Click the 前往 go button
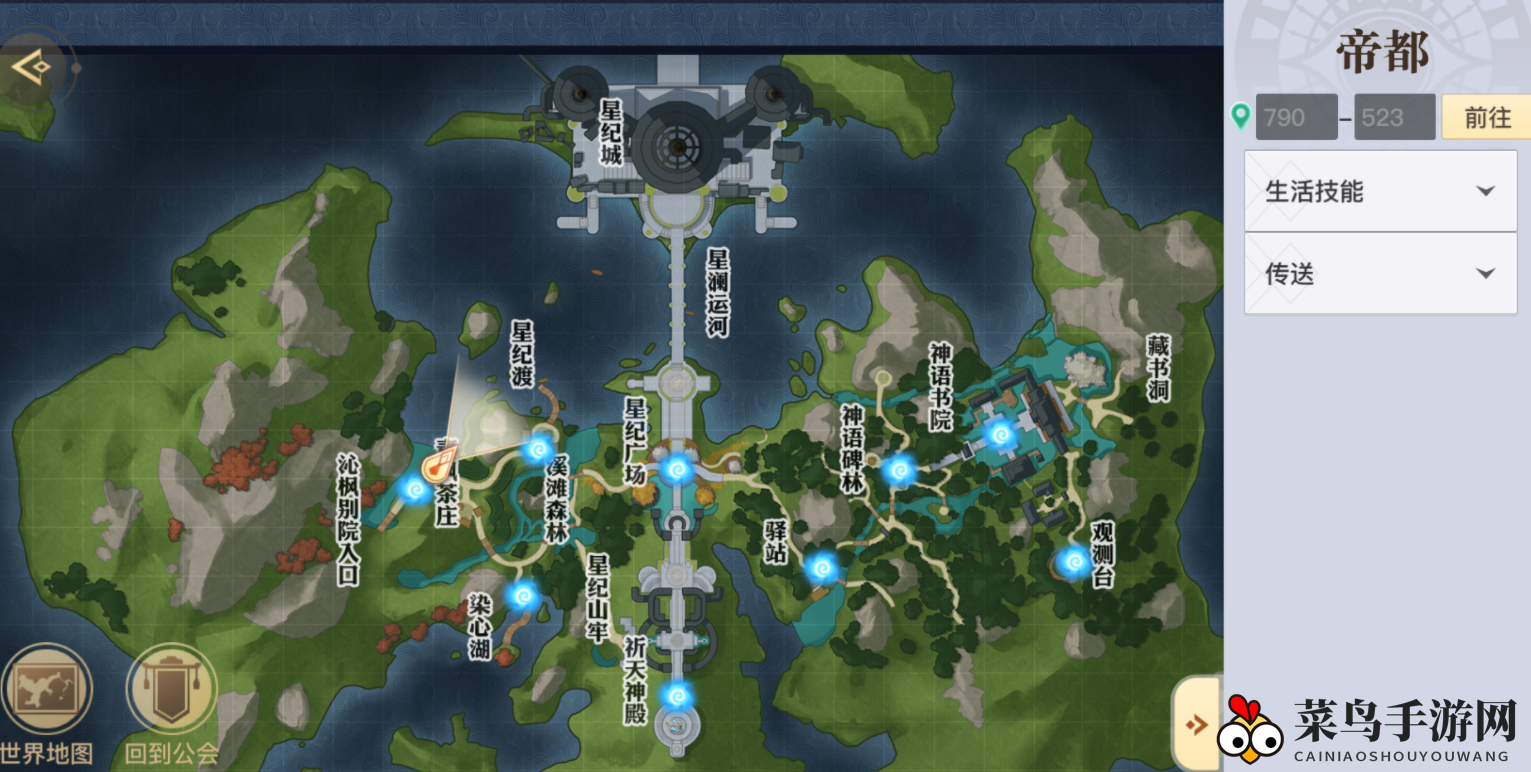Viewport: 1531px width, 772px height. tap(1487, 118)
